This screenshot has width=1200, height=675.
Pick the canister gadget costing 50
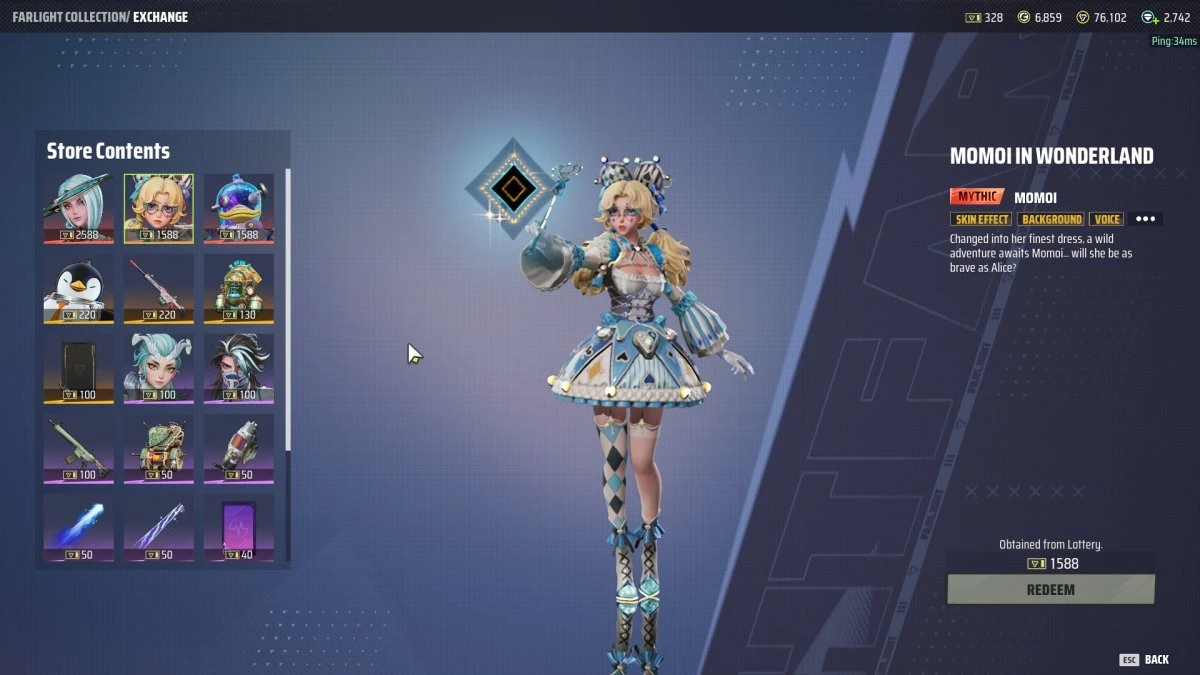pos(239,448)
